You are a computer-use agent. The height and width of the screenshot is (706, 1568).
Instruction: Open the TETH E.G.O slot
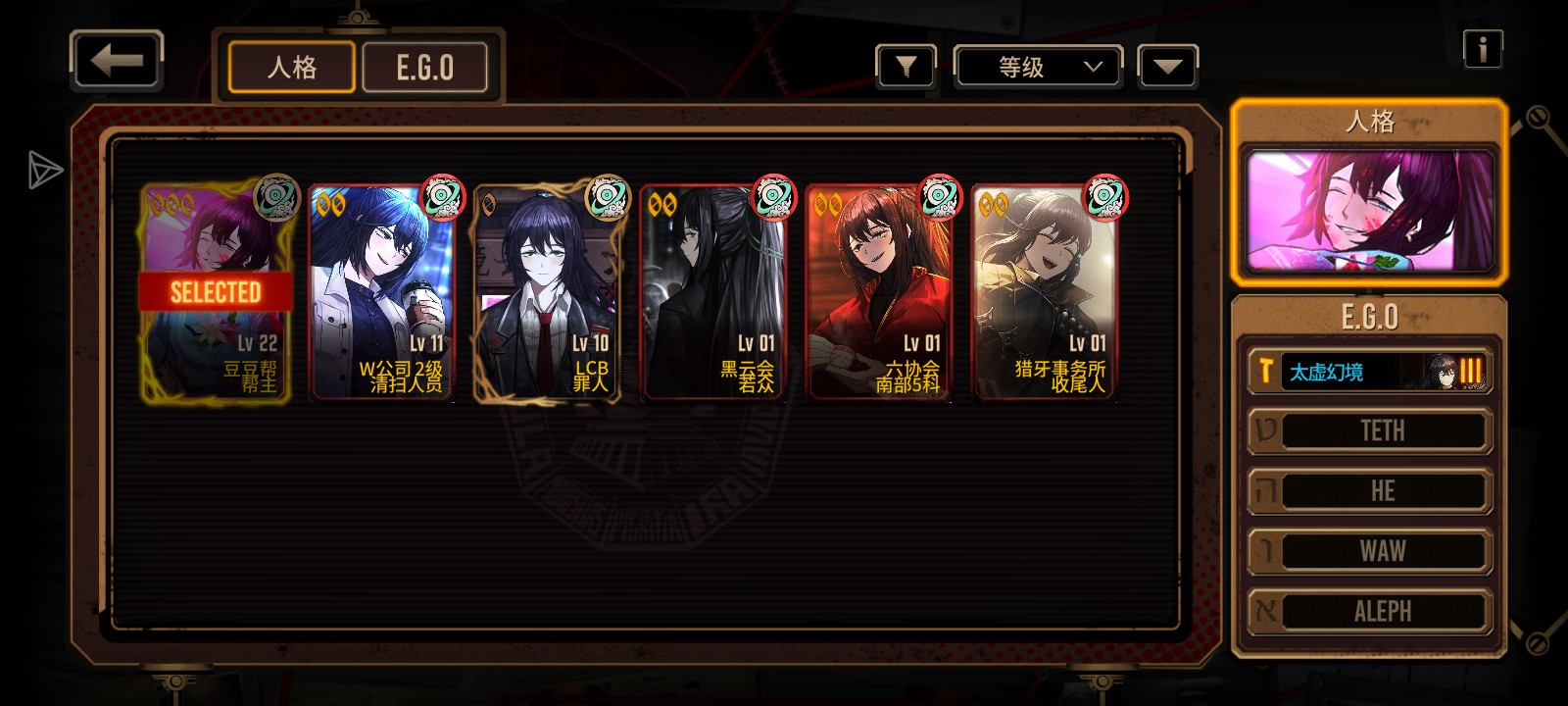click(1369, 431)
